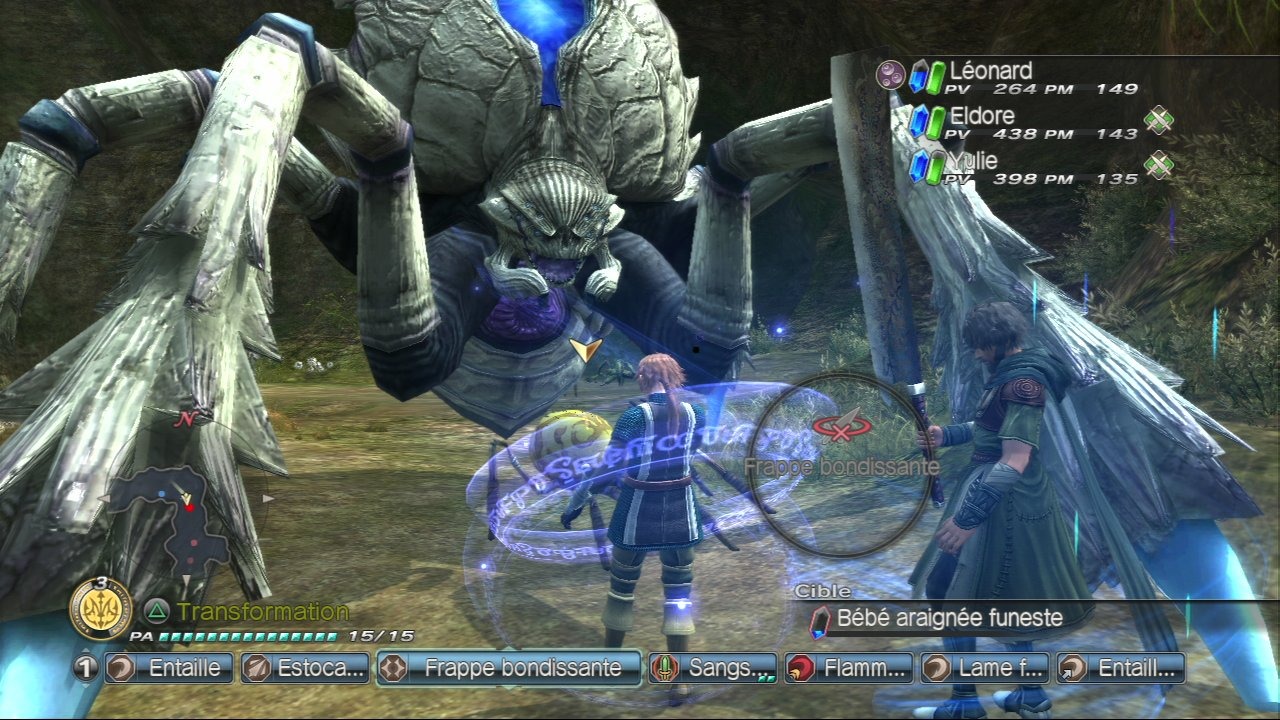Image resolution: width=1280 pixels, height=720 pixels.
Task: Pick the Lame f... skill slot
Action: 985,668
